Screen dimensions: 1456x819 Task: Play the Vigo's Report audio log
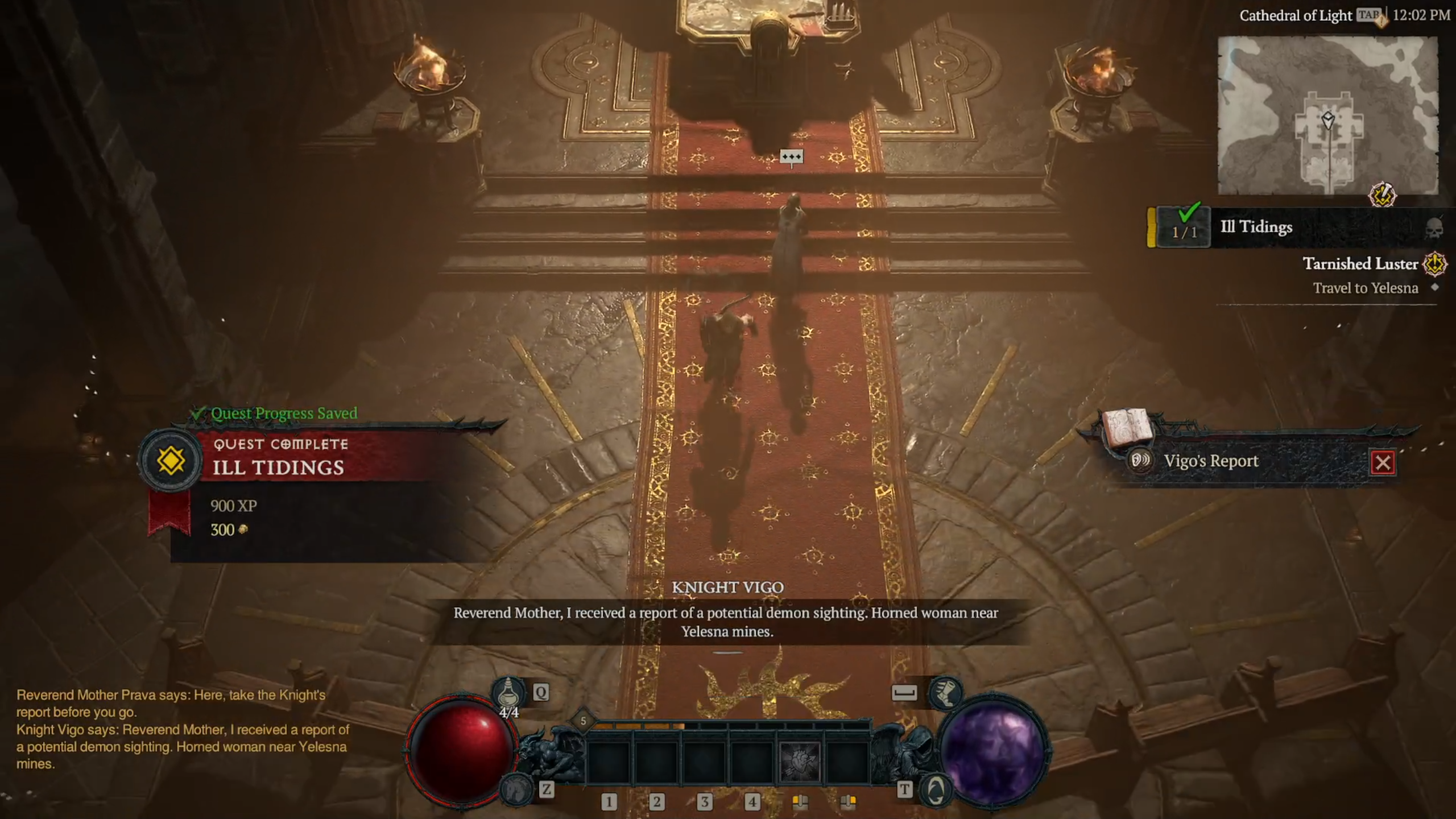pyautogui.click(x=1140, y=460)
